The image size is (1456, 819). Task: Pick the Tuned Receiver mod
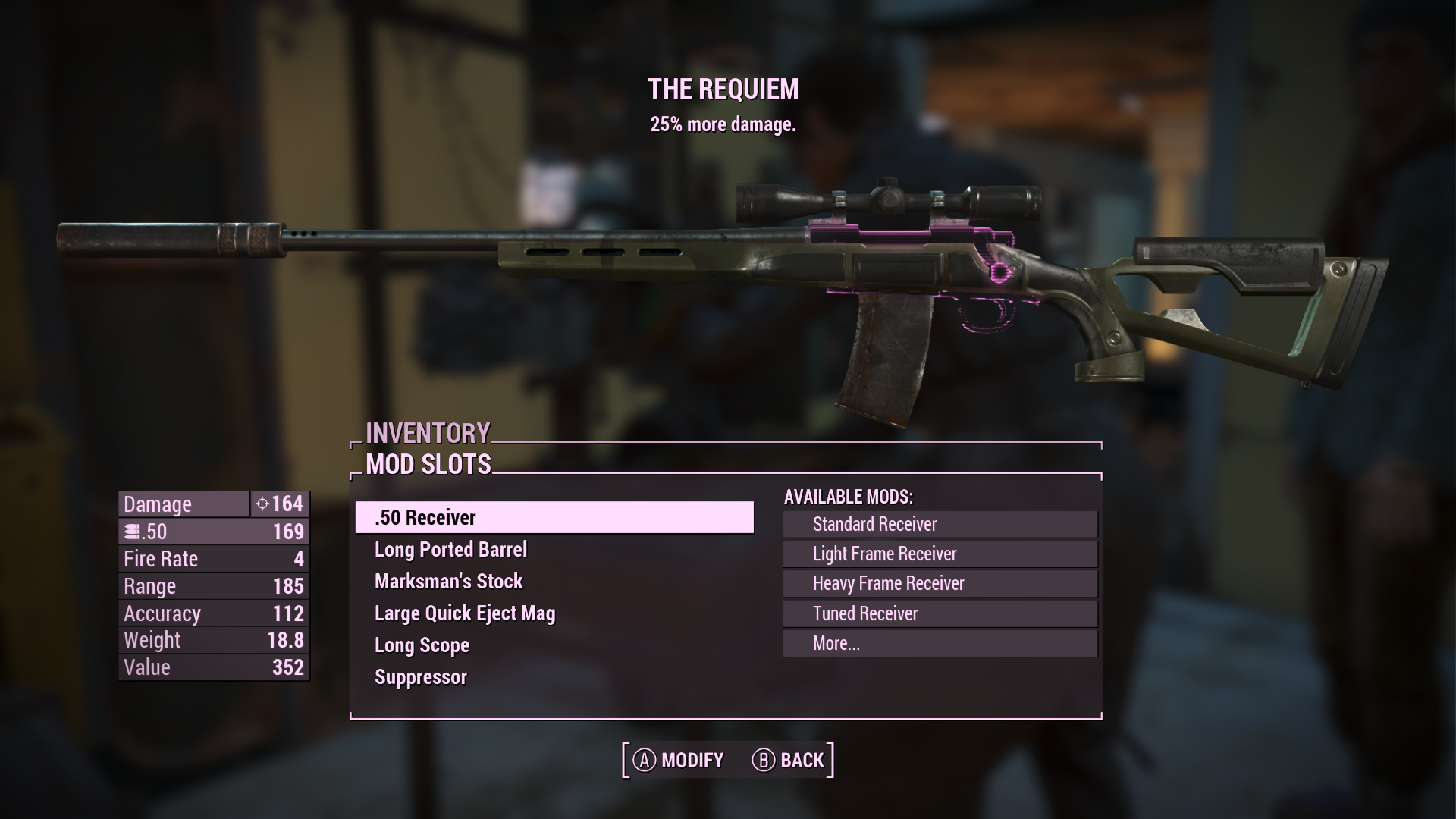point(940,613)
